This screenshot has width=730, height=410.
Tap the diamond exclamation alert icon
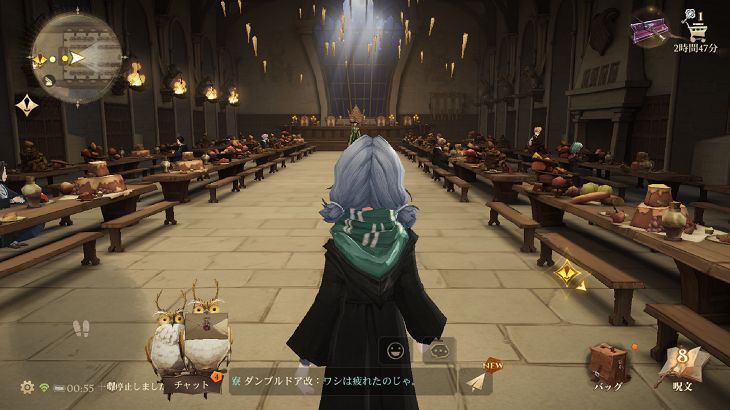point(26,104)
